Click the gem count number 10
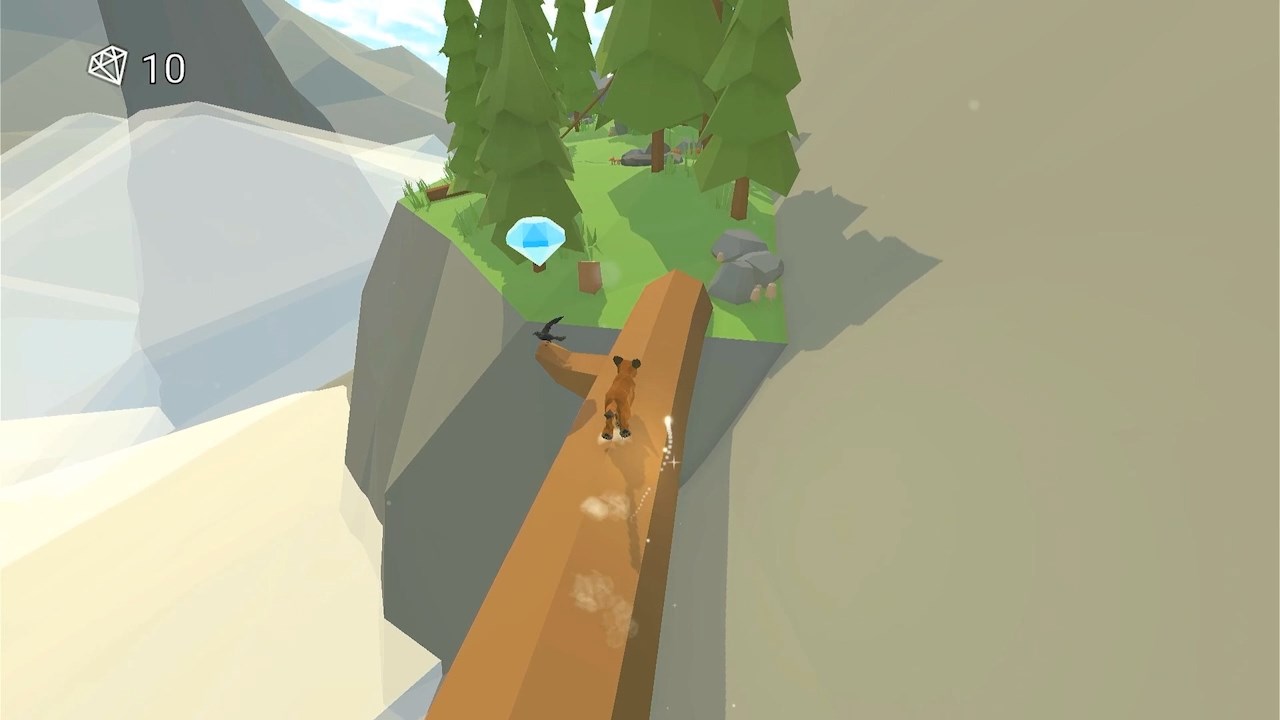The height and width of the screenshot is (720, 1280). pos(165,68)
